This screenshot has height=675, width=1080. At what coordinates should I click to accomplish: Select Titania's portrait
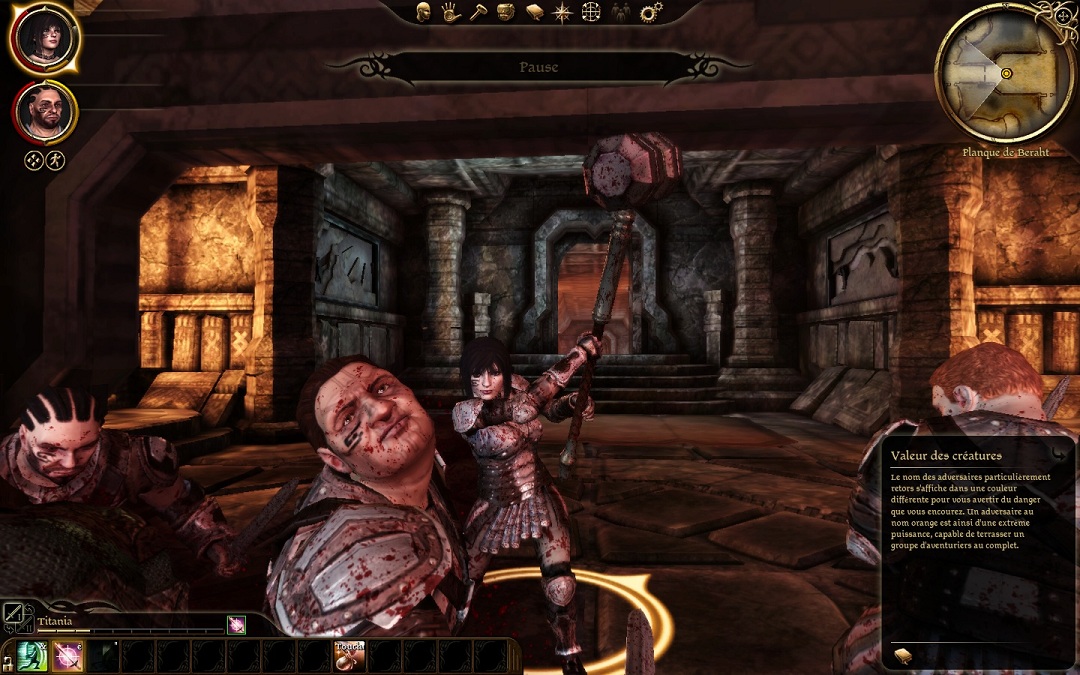(45, 39)
